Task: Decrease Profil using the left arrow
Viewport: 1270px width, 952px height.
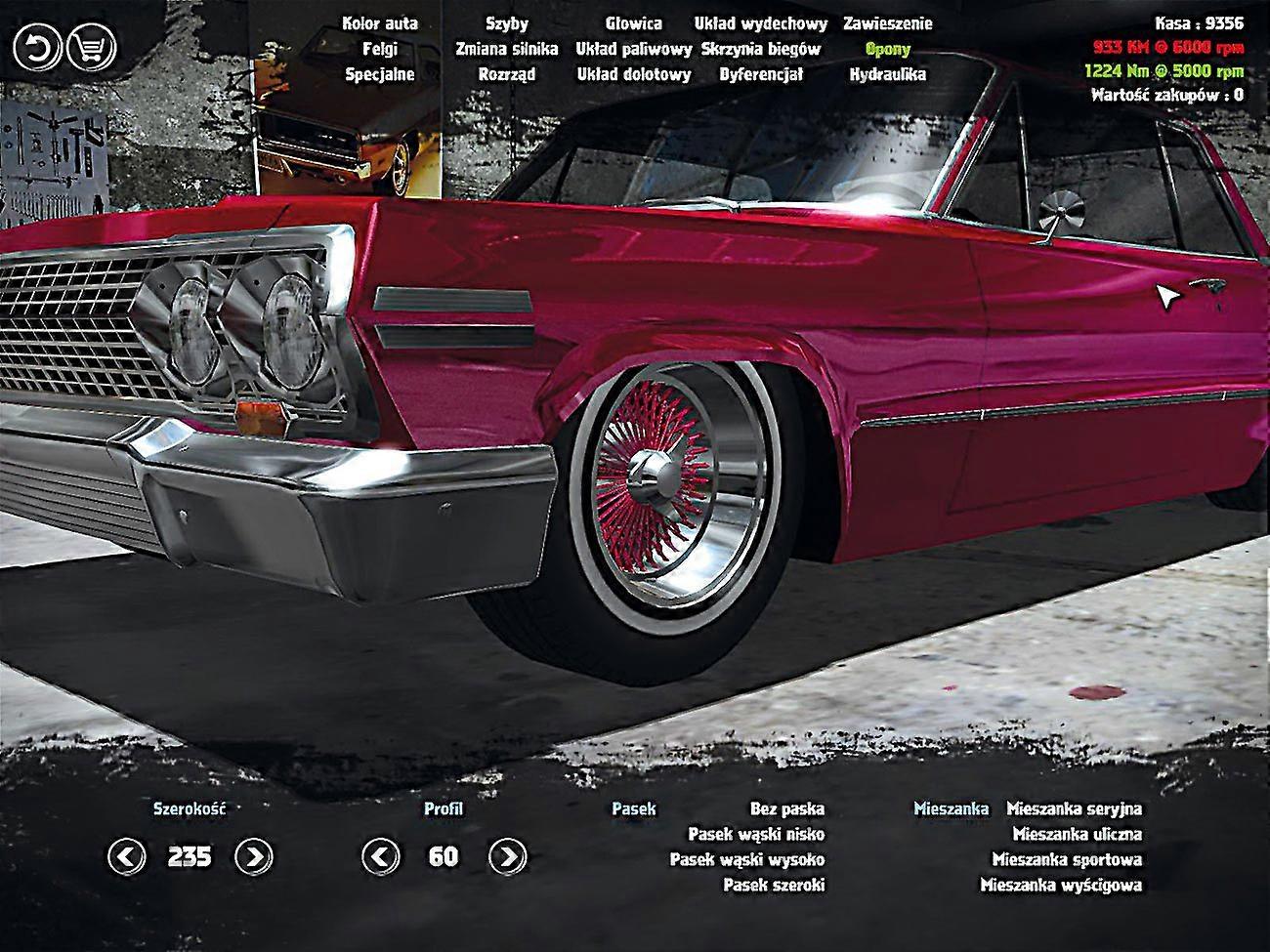Action: coord(381,856)
